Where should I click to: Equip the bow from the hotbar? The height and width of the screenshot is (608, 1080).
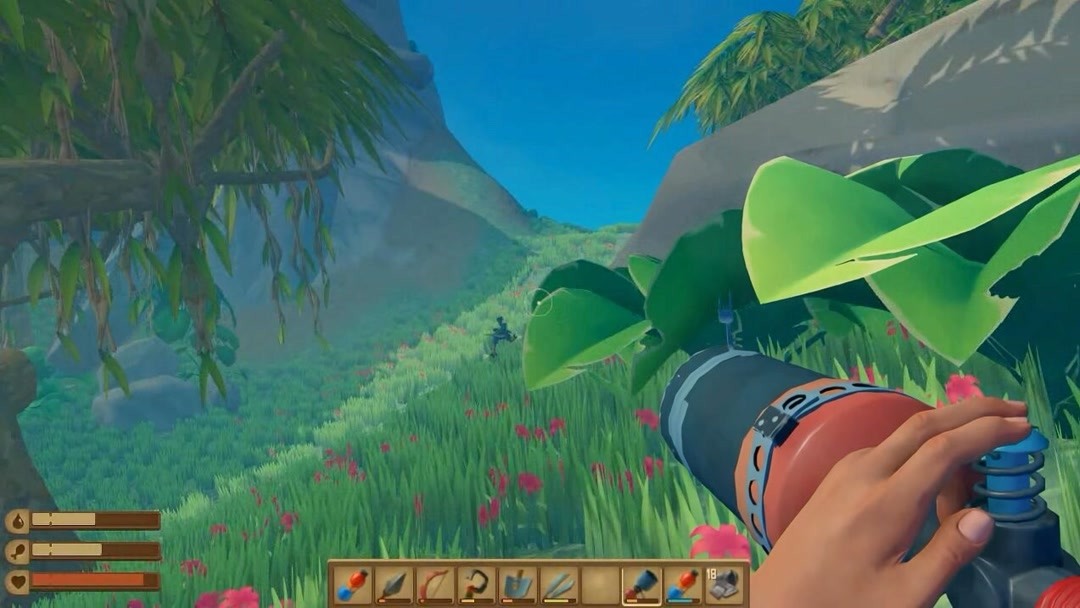(434, 584)
